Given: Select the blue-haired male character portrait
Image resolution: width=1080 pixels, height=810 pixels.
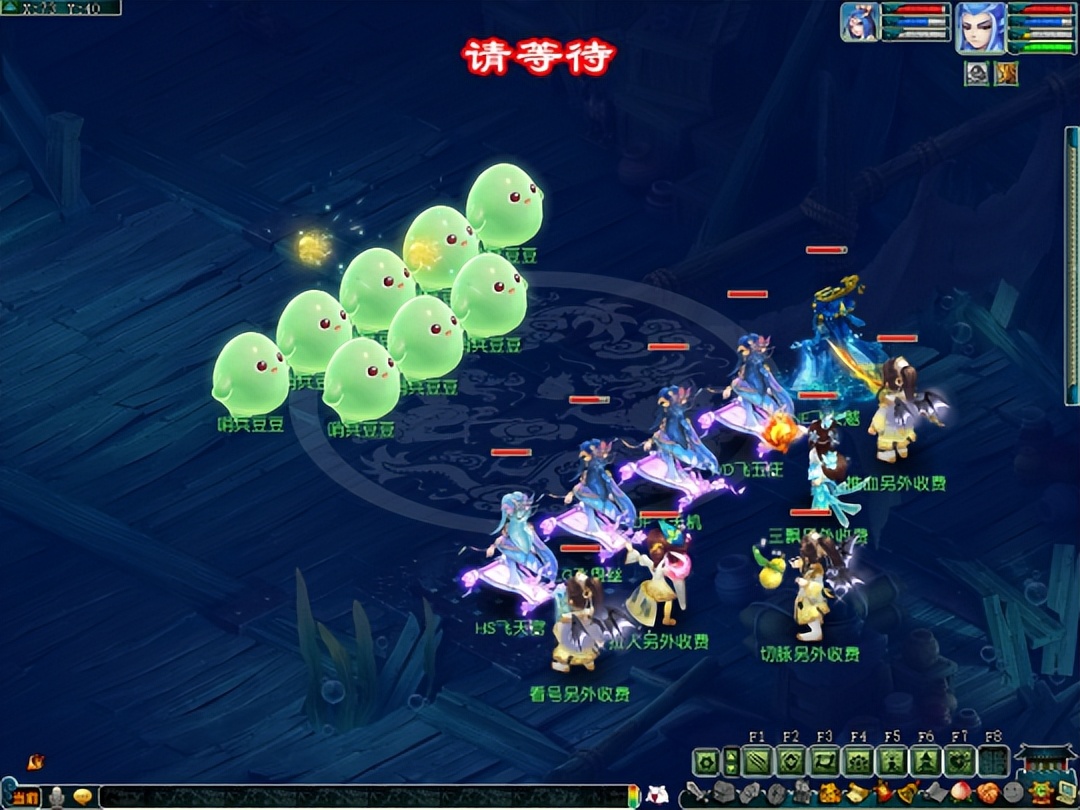Looking at the screenshot, I should pos(980,27).
